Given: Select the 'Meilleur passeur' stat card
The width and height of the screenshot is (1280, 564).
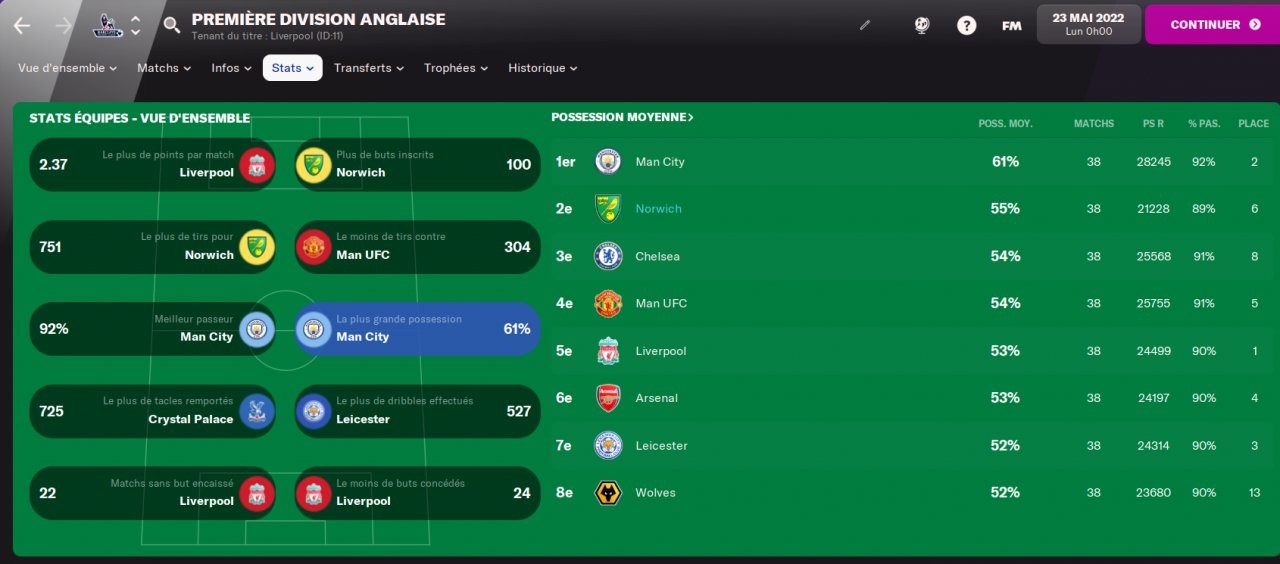Looking at the screenshot, I should click(x=153, y=329).
